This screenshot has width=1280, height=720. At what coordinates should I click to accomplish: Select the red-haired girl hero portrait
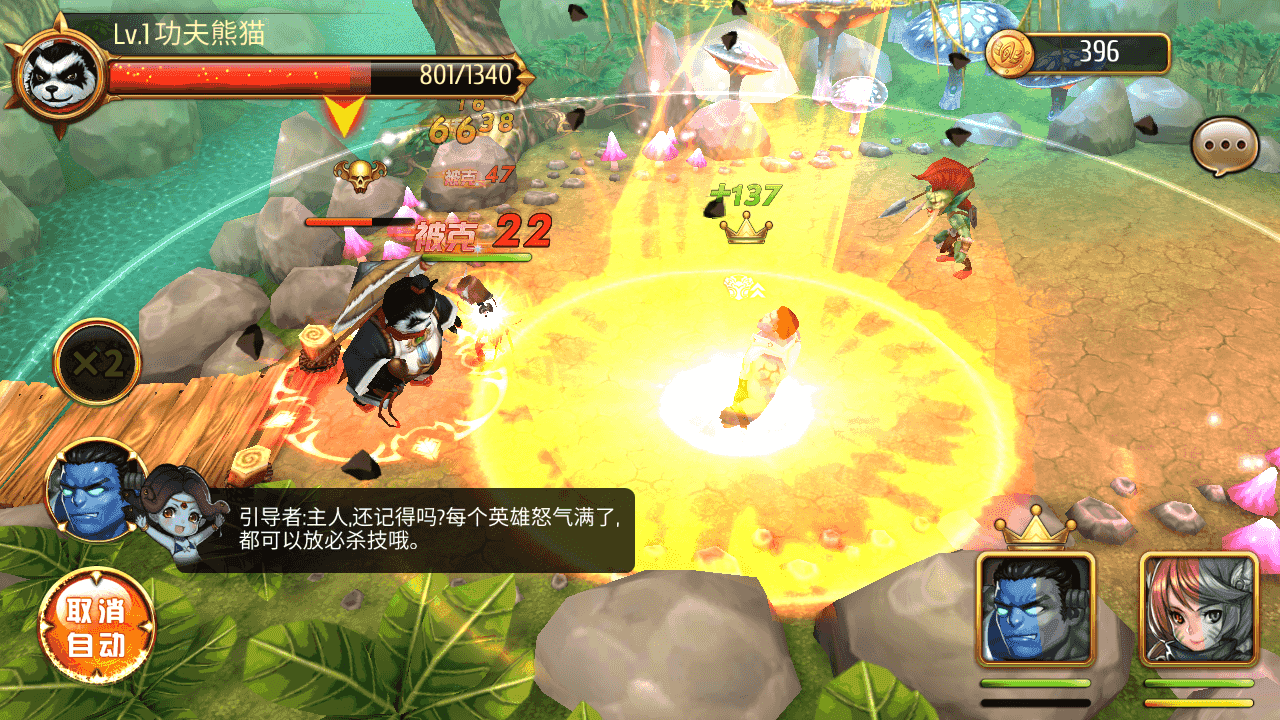pos(1198,609)
